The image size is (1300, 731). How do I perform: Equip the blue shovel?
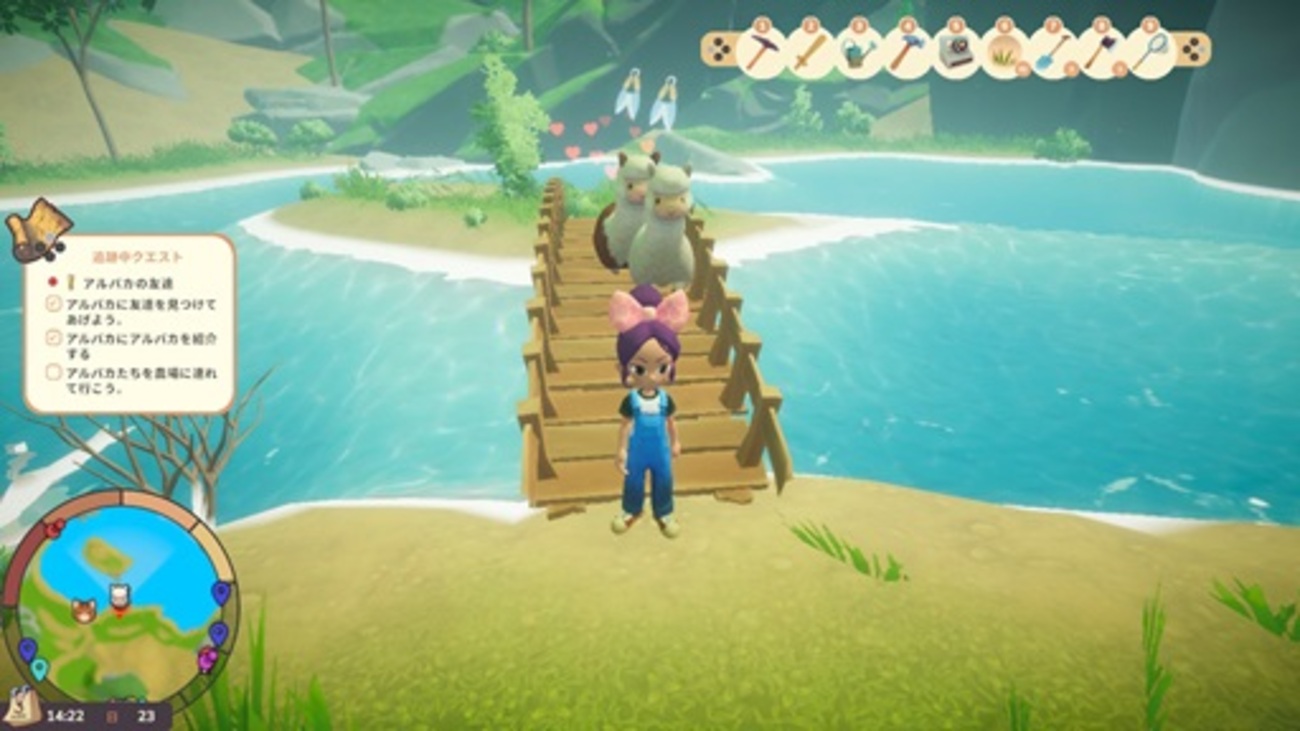tap(1052, 52)
